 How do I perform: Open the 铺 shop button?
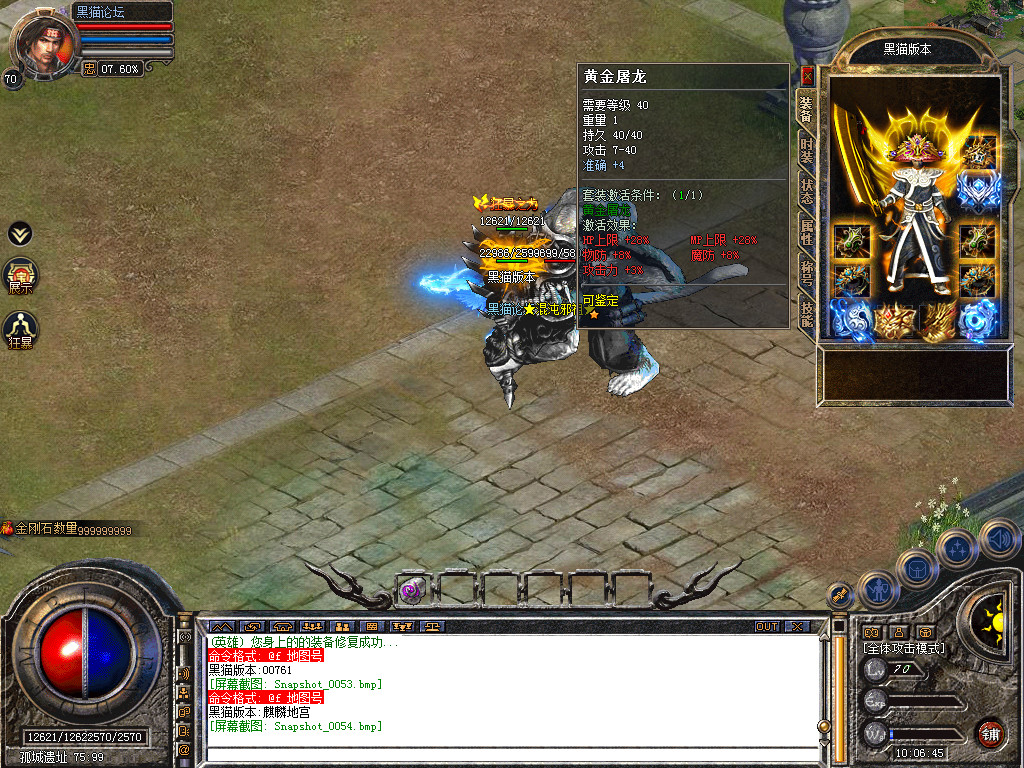pos(990,733)
